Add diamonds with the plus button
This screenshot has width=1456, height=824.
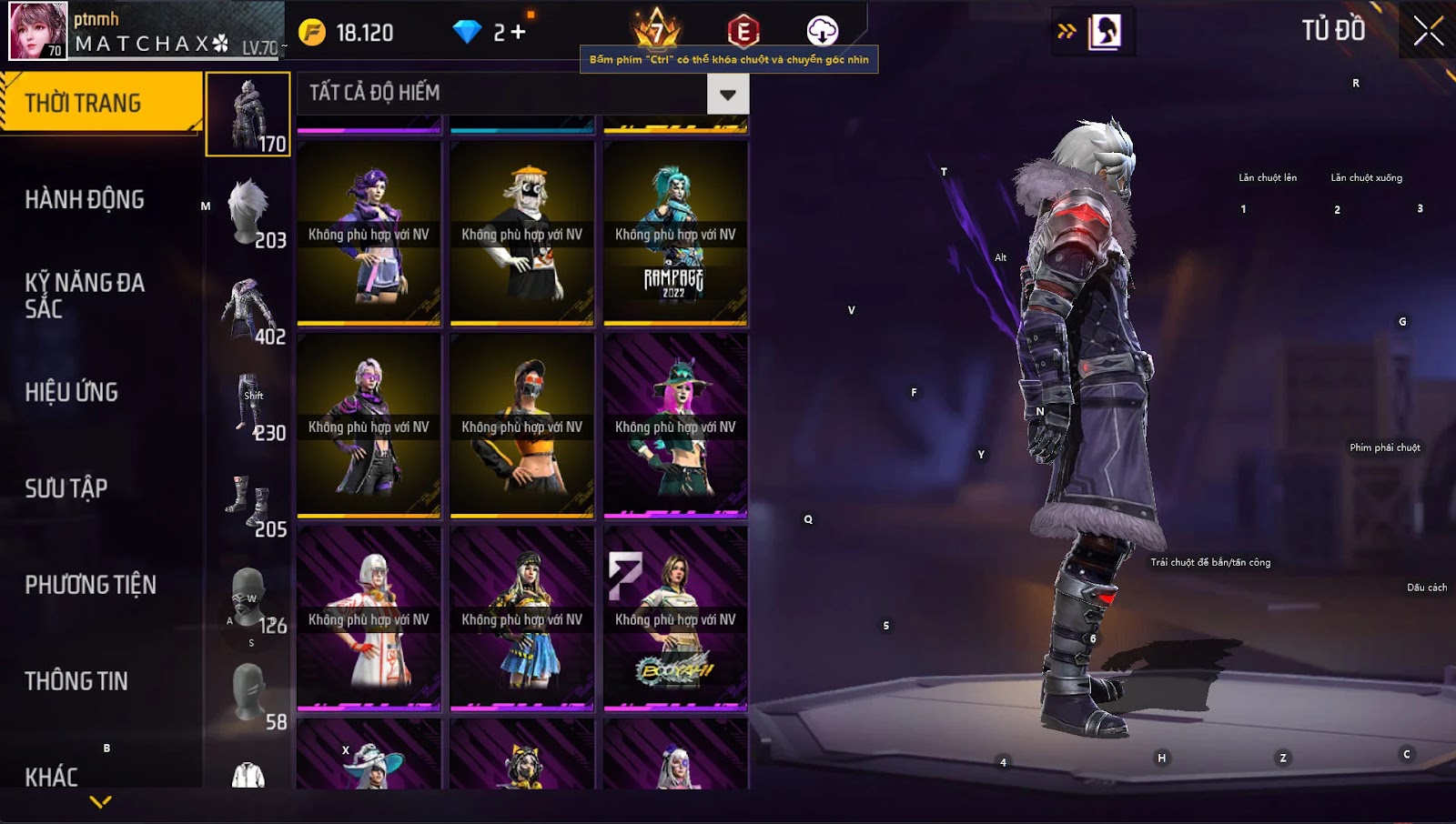pyautogui.click(x=518, y=33)
